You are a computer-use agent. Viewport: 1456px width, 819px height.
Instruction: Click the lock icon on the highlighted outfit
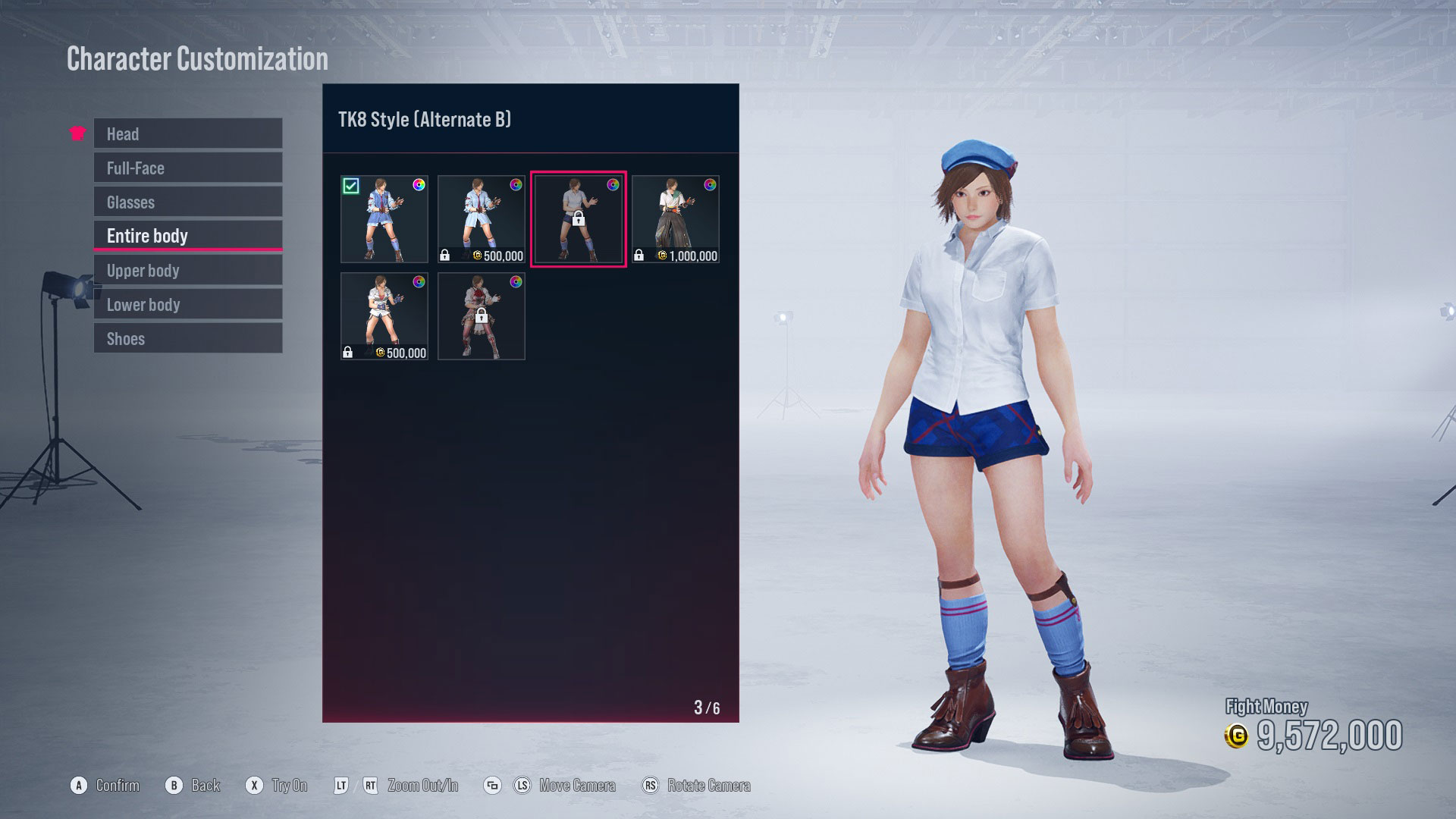[x=579, y=220]
